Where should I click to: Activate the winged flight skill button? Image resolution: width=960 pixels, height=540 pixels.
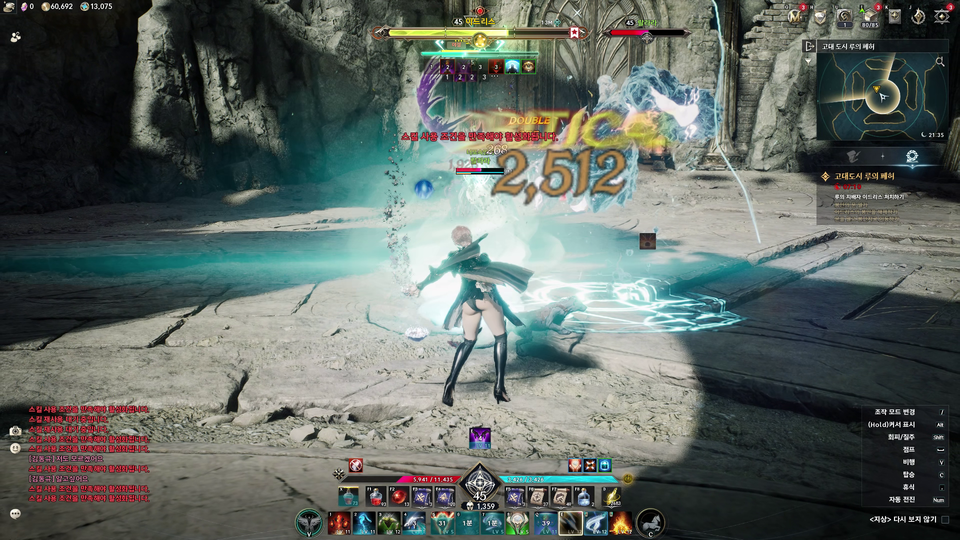[309, 522]
